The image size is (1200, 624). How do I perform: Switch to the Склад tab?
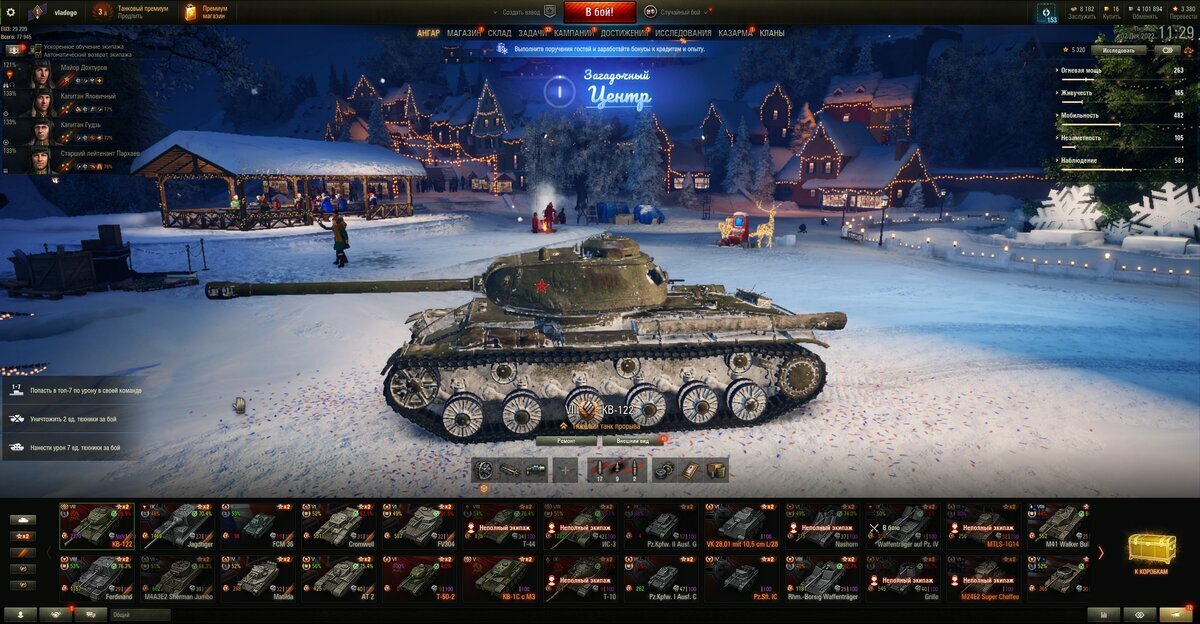[x=499, y=33]
